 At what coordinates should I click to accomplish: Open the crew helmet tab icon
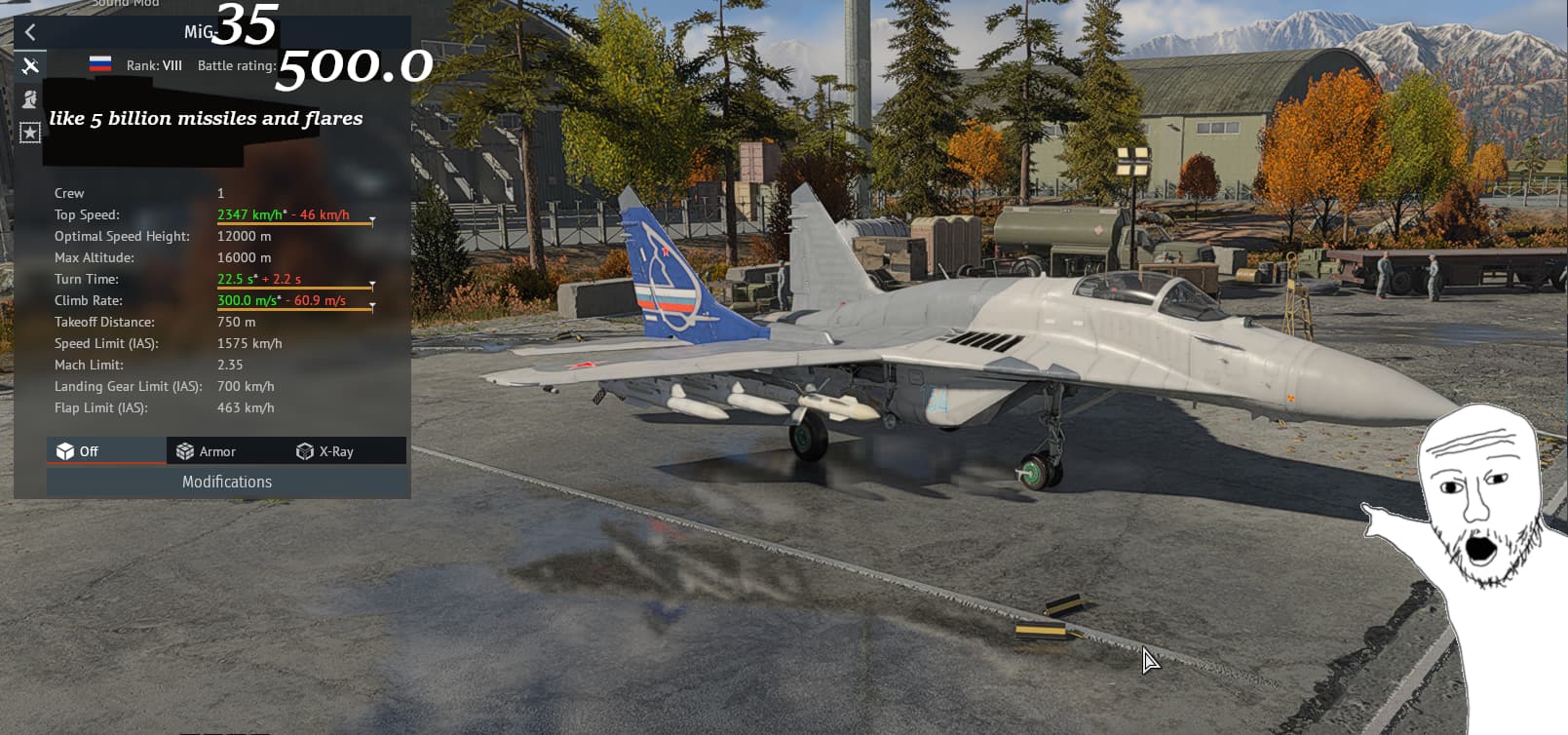[30, 98]
